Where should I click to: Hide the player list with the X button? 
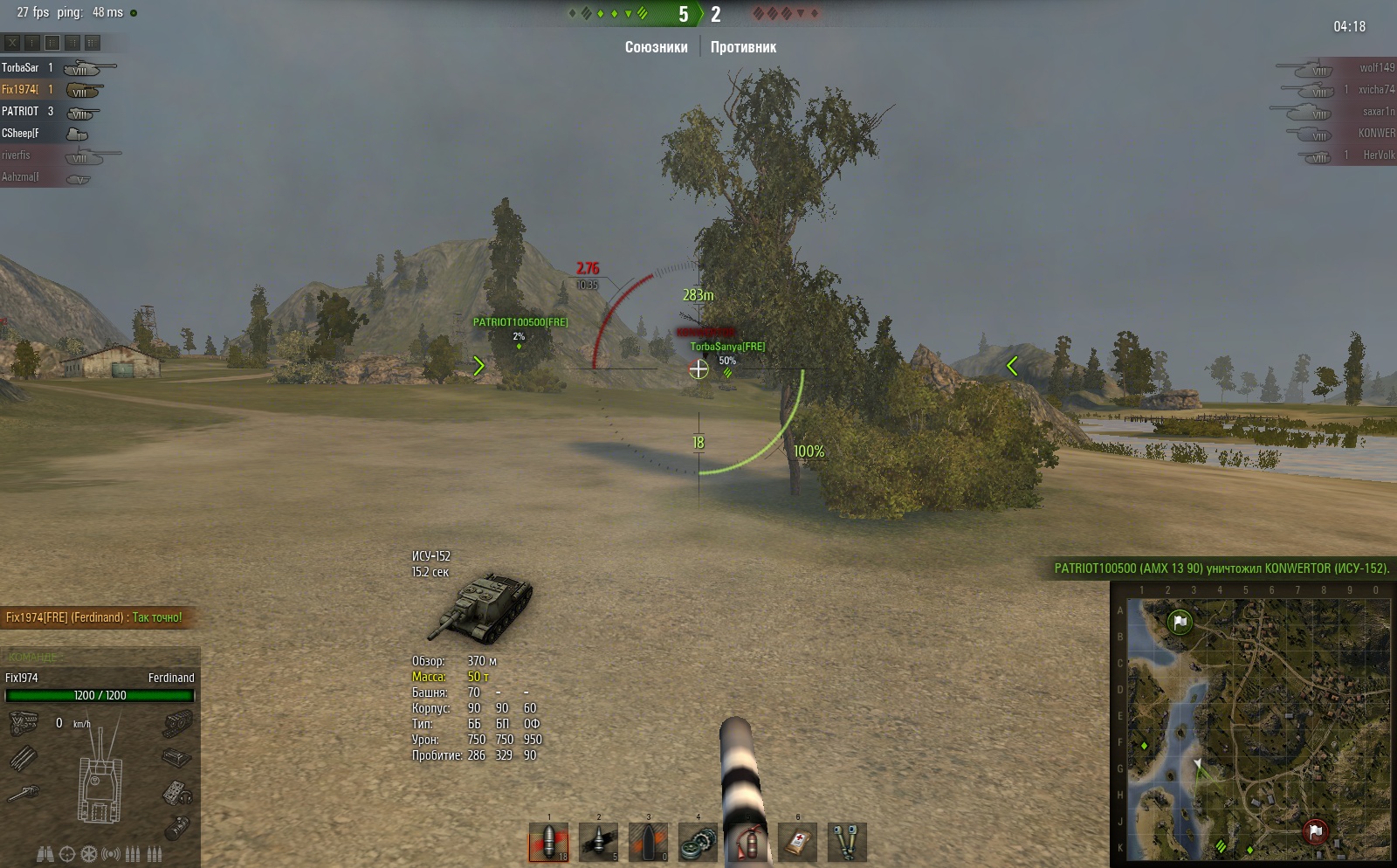coord(12,42)
